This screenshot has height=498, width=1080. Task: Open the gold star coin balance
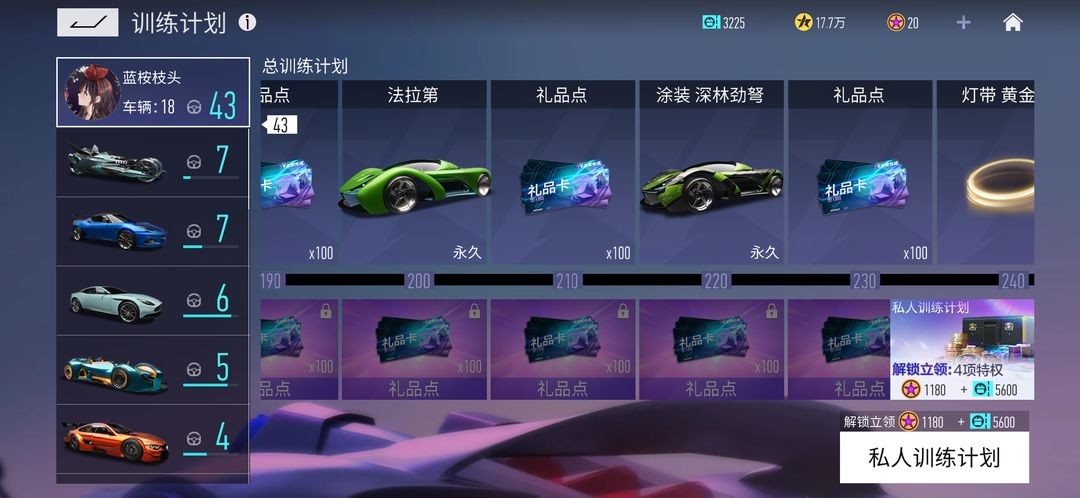[820, 22]
